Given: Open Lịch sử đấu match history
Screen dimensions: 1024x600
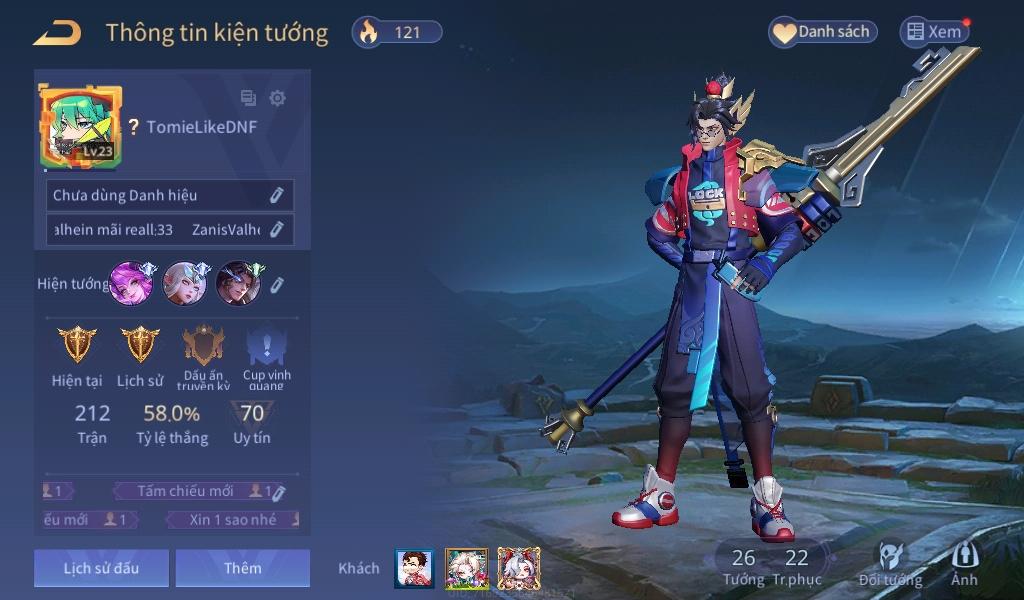Looking at the screenshot, I should [x=101, y=568].
